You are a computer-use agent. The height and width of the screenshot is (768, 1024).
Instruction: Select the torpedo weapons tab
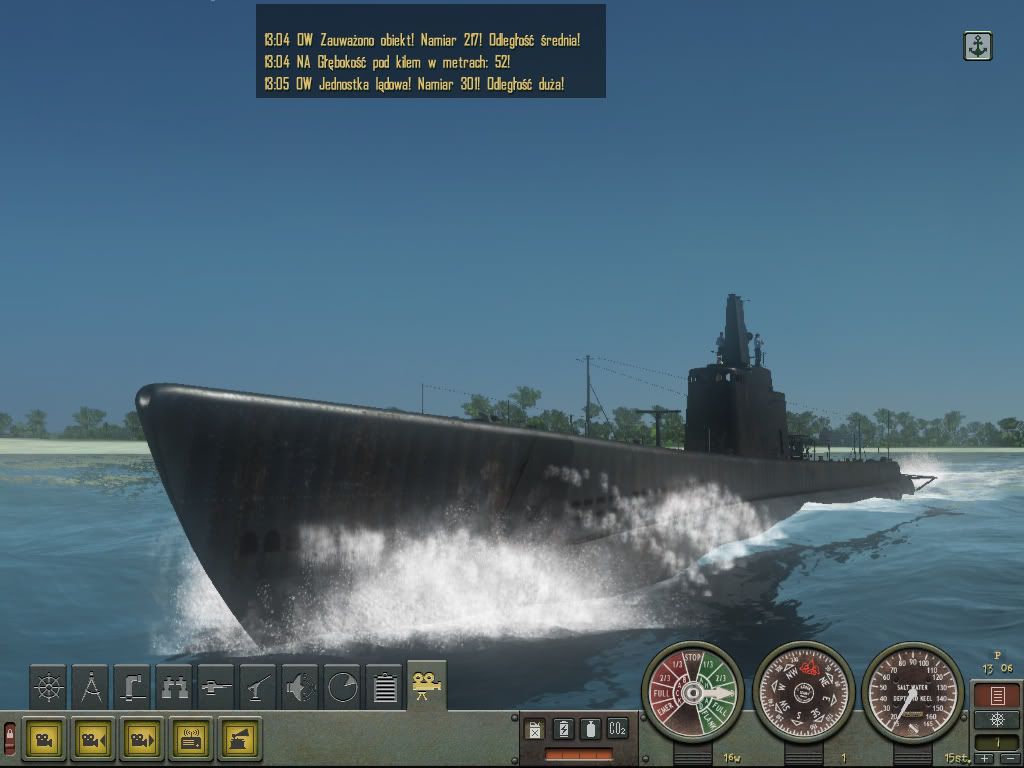tap(216, 686)
